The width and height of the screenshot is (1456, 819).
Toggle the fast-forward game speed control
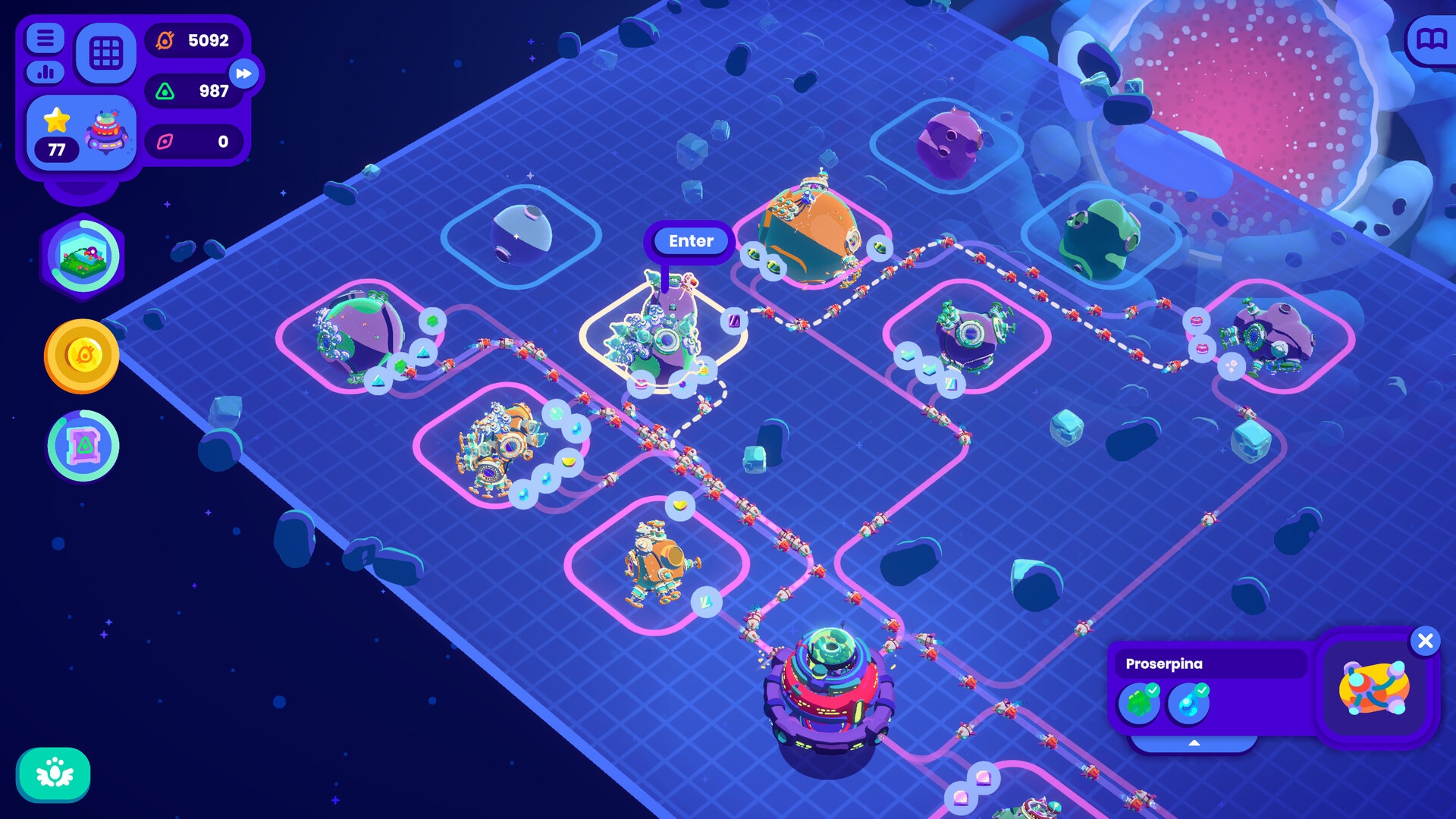click(x=244, y=74)
